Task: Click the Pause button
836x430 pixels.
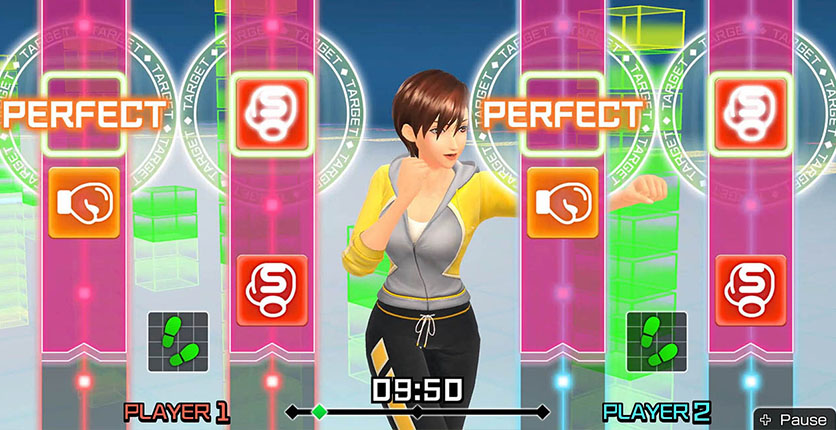Action: pyautogui.click(x=792, y=419)
